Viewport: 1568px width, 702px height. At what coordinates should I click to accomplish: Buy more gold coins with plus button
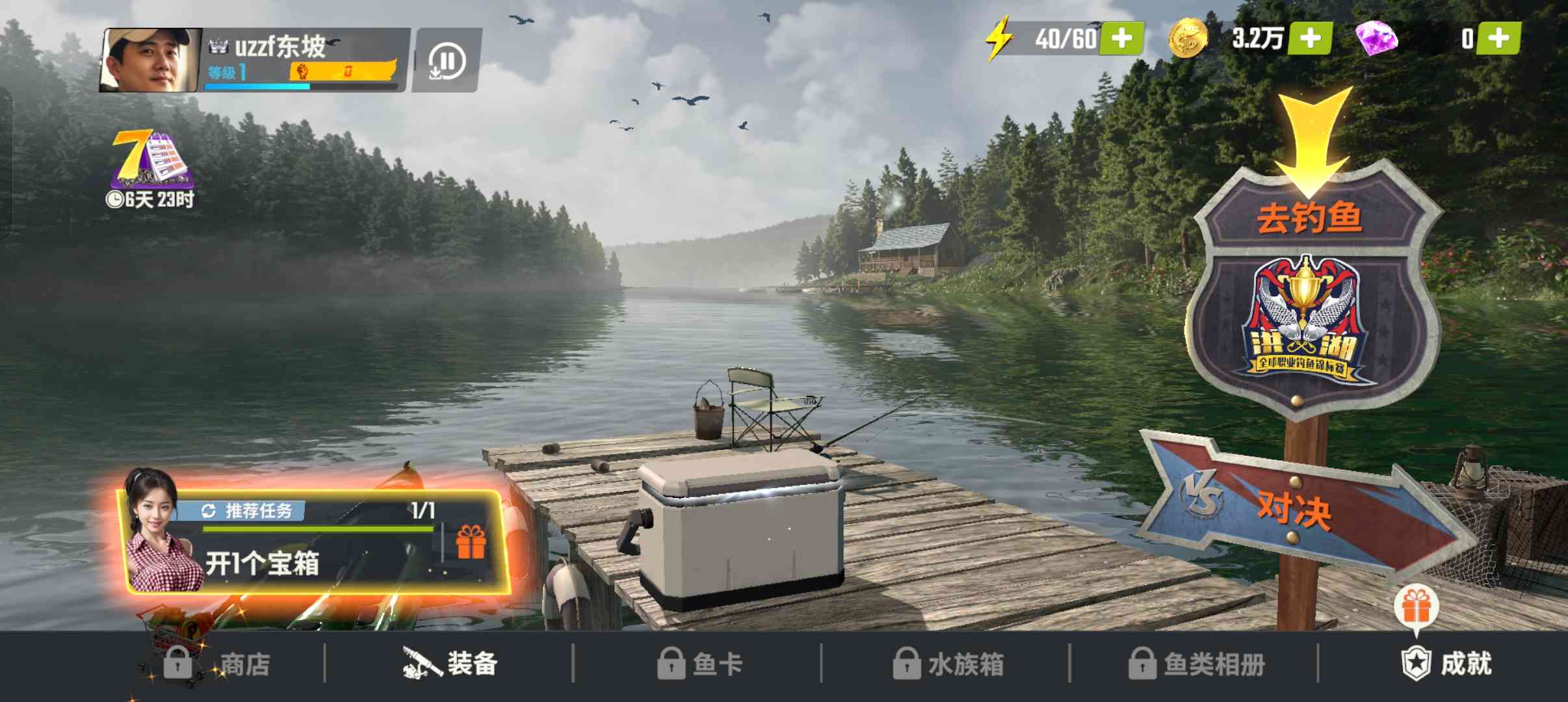click(1310, 38)
